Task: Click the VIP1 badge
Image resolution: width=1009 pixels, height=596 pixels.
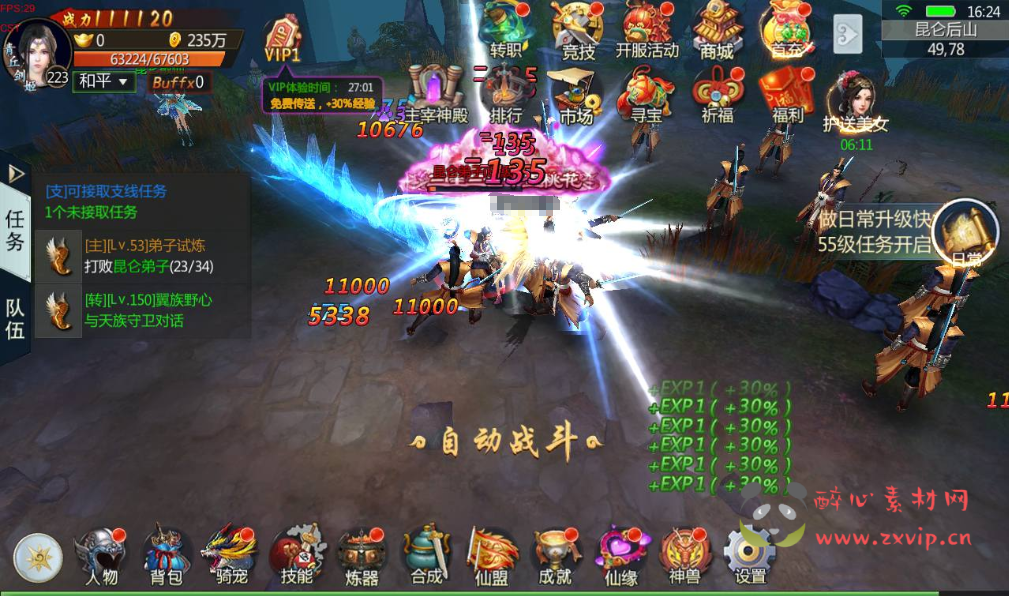Action: 283,40
